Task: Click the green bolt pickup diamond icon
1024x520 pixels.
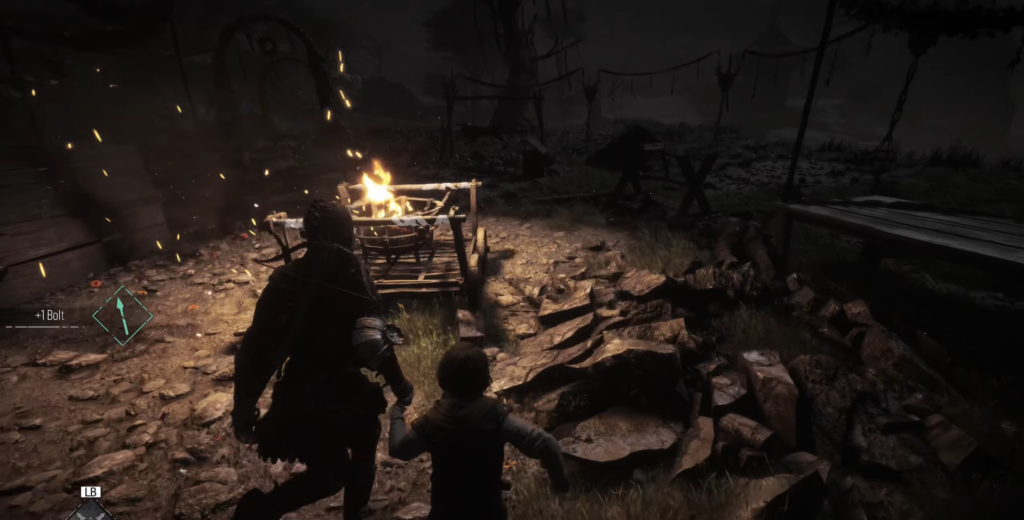Action: click(x=122, y=315)
